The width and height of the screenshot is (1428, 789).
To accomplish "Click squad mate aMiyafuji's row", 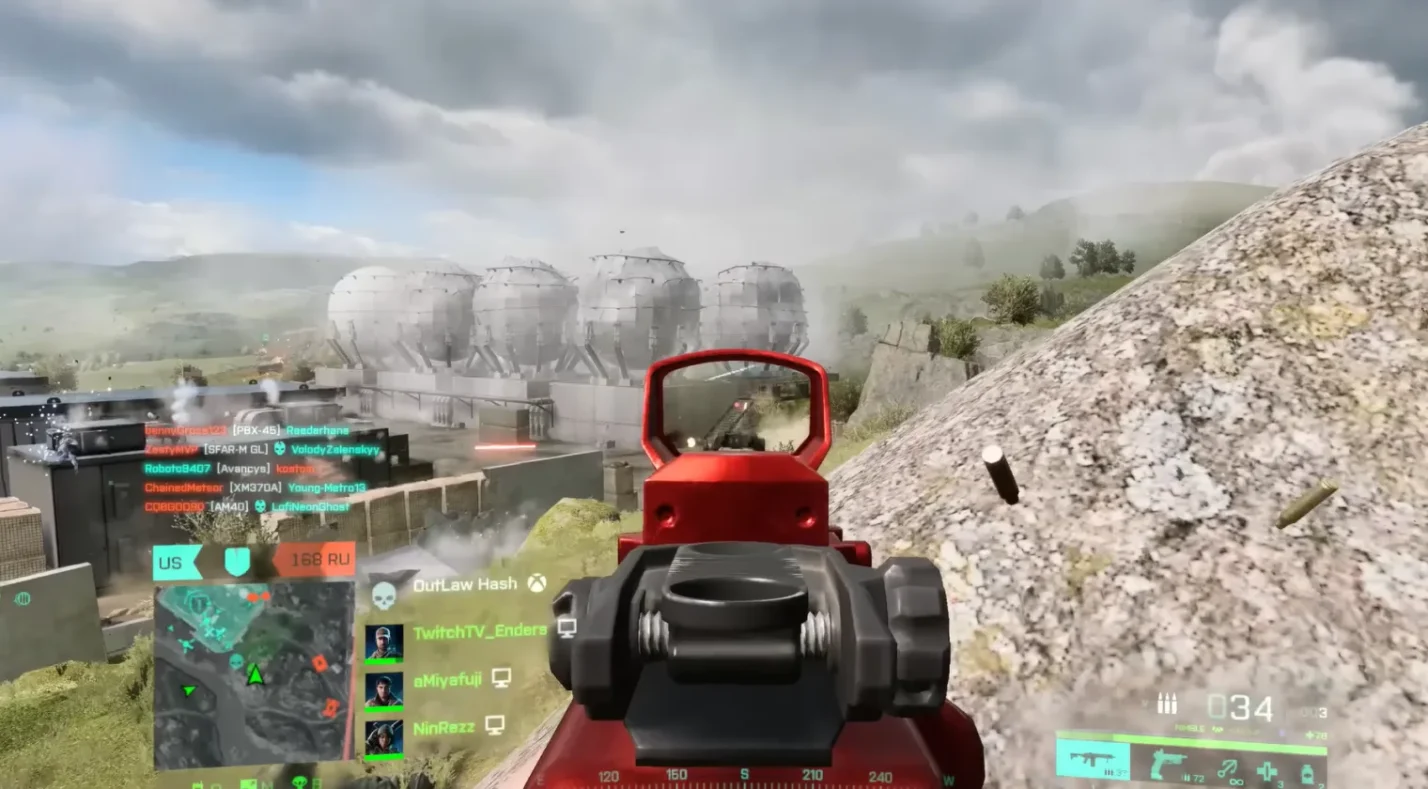I will click(x=446, y=679).
